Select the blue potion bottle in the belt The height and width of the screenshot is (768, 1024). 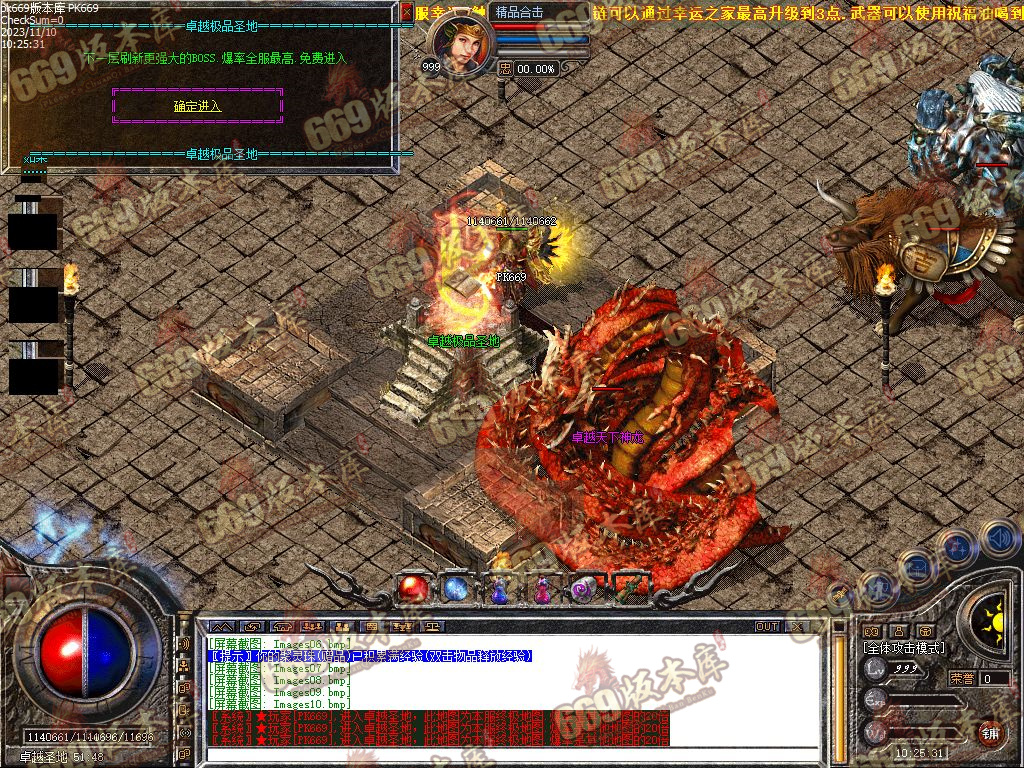tap(498, 590)
